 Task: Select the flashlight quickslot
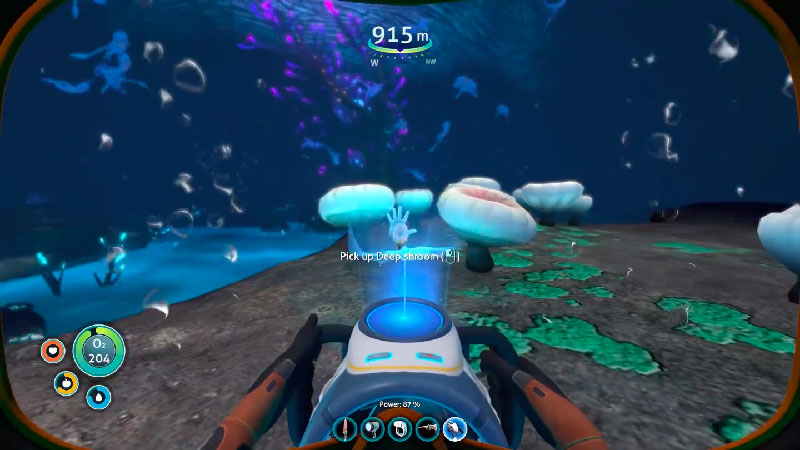(x=373, y=430)
